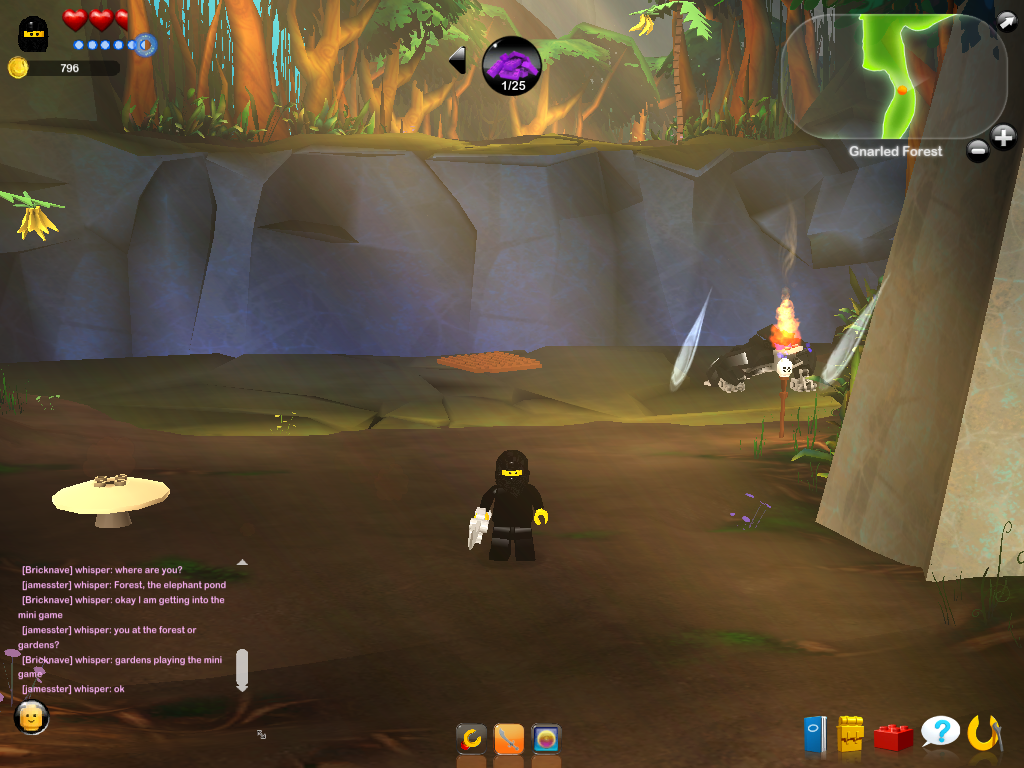Use the purple orb ability icon
This screenshot has height=768, width=1024.
546,740
